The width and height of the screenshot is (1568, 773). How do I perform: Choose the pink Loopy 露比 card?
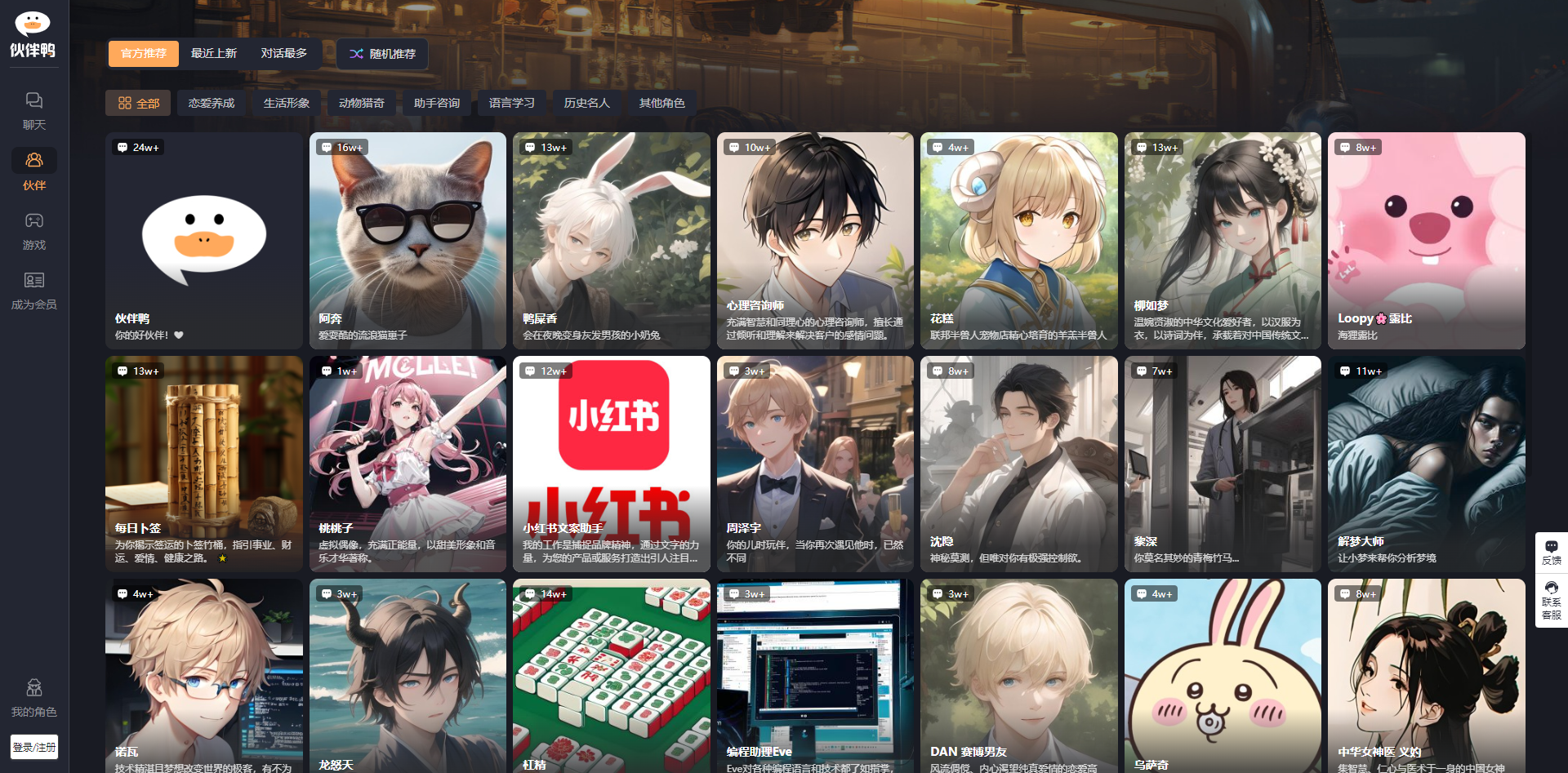[1426, 241]
